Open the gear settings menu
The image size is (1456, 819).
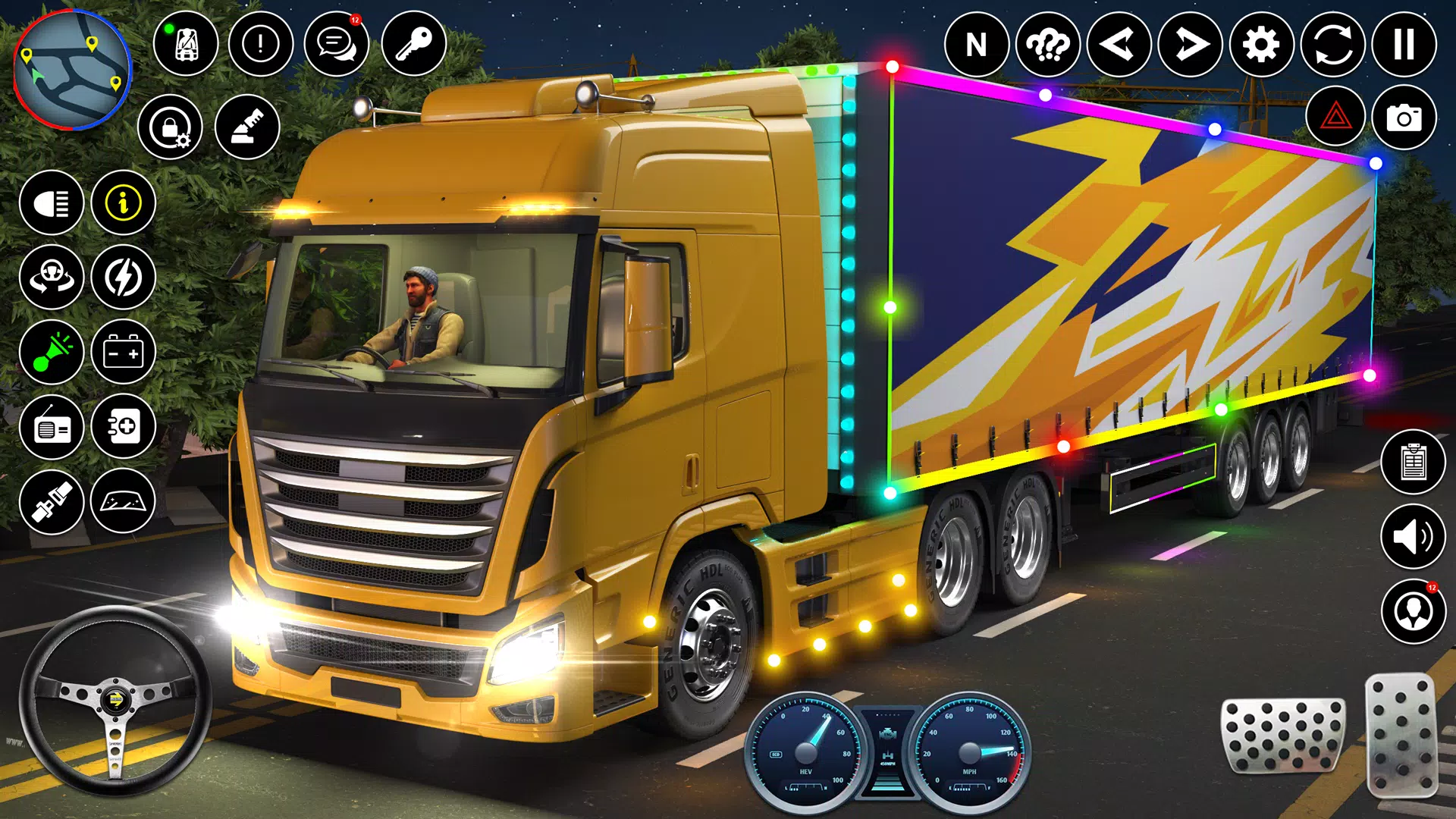[1261, 45]
